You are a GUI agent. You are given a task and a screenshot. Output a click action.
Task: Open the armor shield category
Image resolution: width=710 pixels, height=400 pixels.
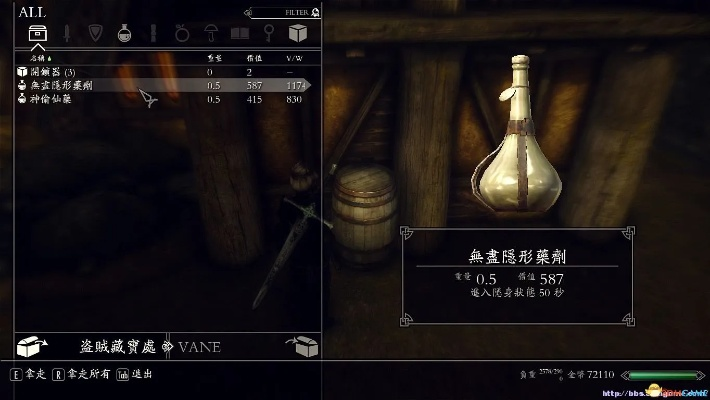pyautogui.click(x=96, y=35)
